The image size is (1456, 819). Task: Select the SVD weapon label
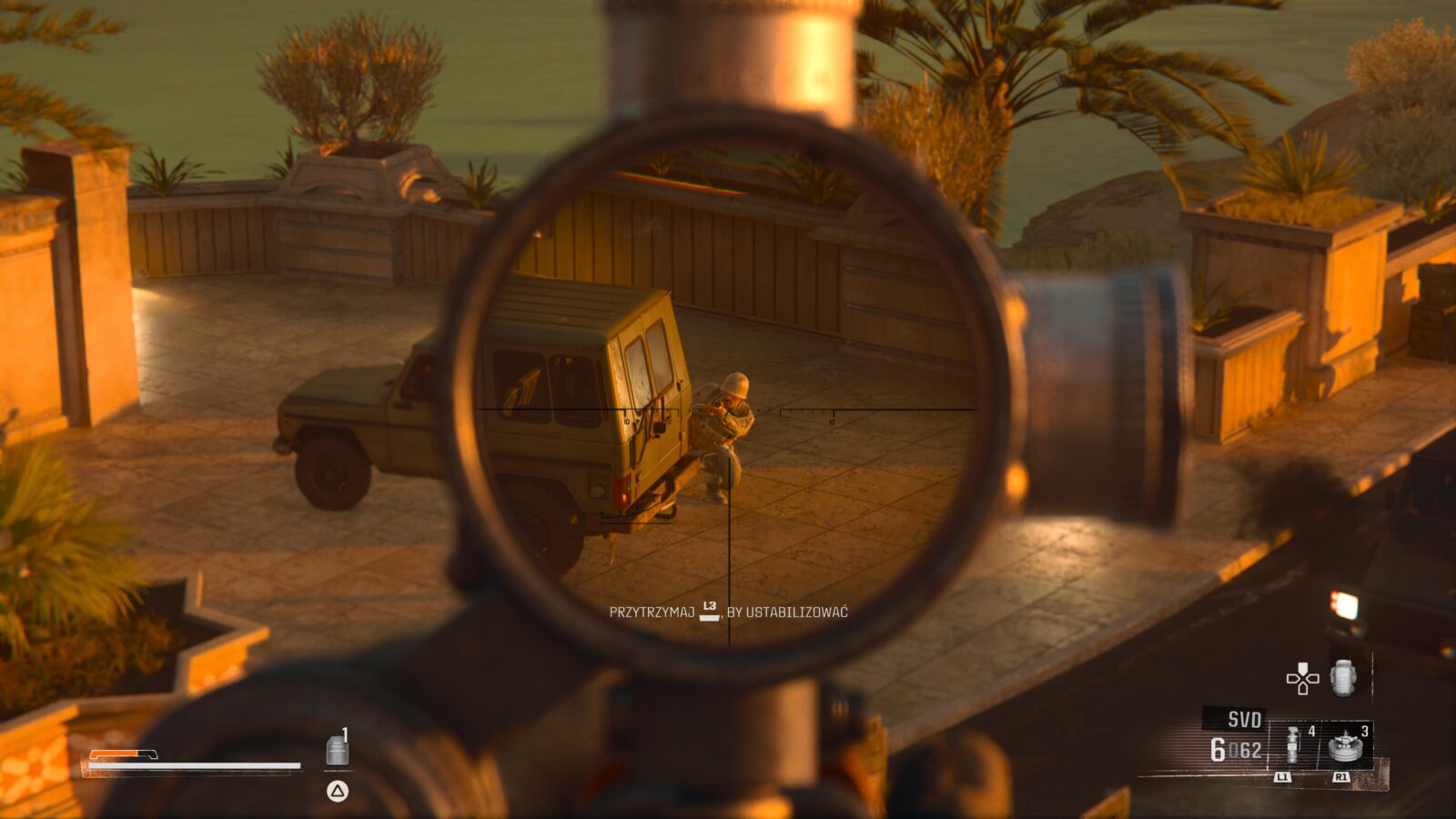(1243, 720)
